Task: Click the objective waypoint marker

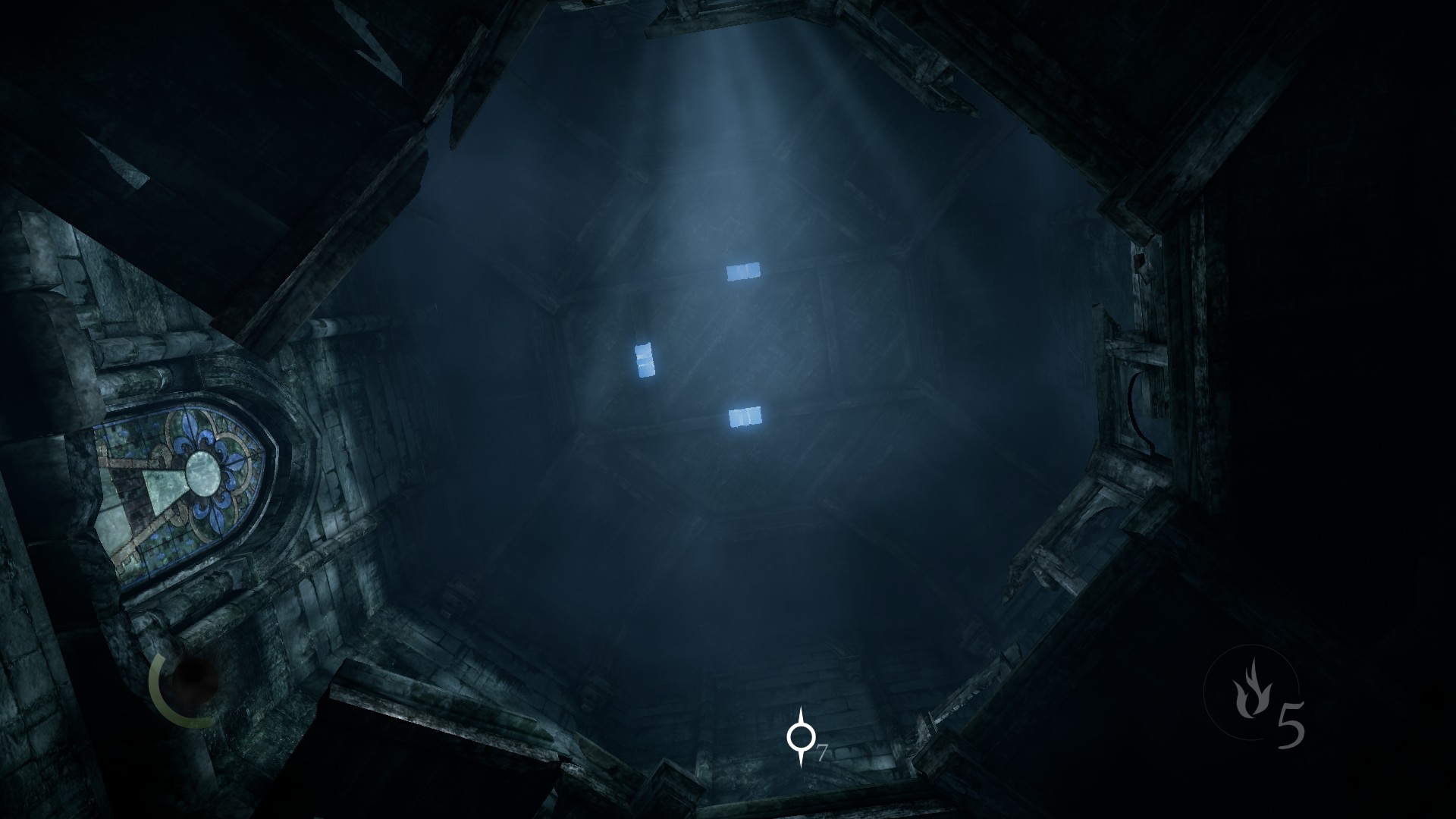Action: [800, 736]
